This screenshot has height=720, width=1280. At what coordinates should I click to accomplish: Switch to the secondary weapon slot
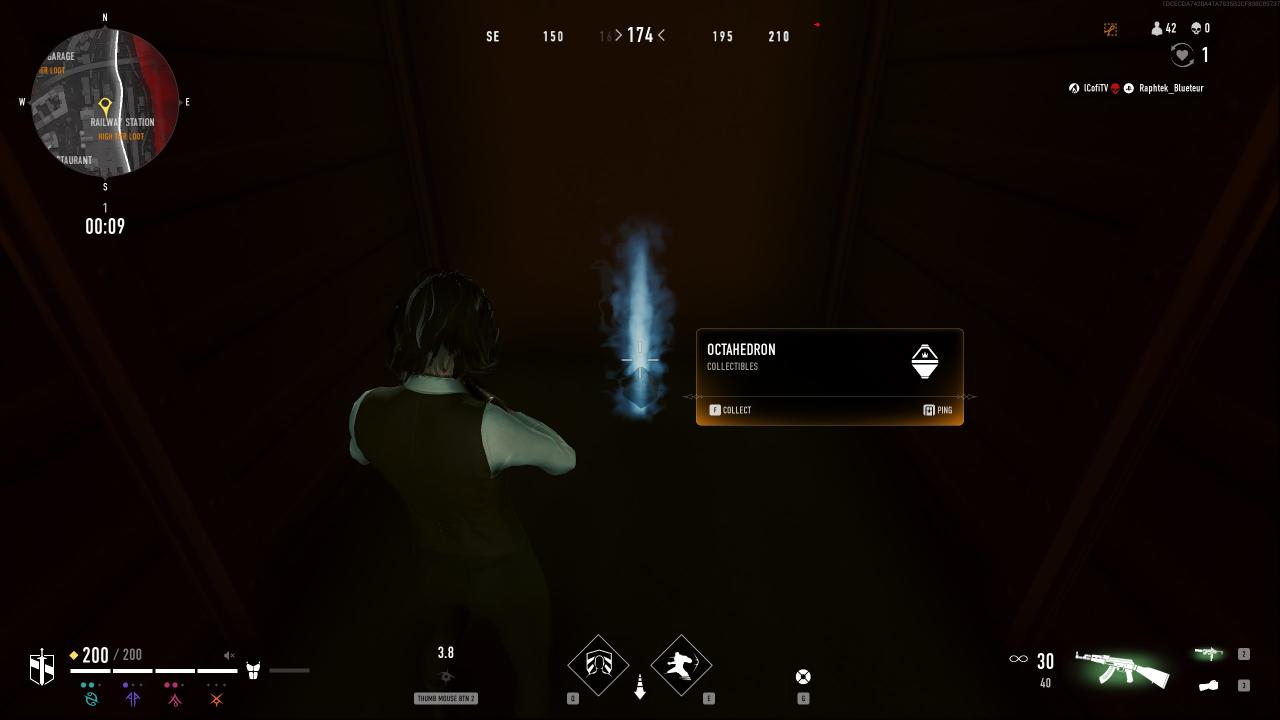click(x=1209, y=654)
